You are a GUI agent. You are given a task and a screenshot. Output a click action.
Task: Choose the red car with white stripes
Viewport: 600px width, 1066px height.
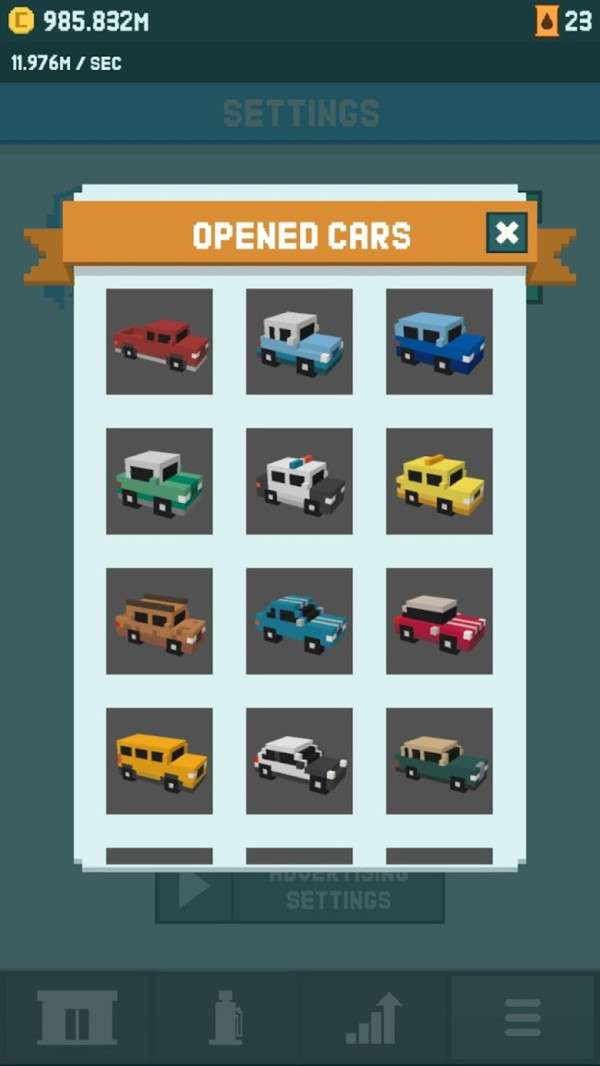pyautogui.click(x=439, y=621)
